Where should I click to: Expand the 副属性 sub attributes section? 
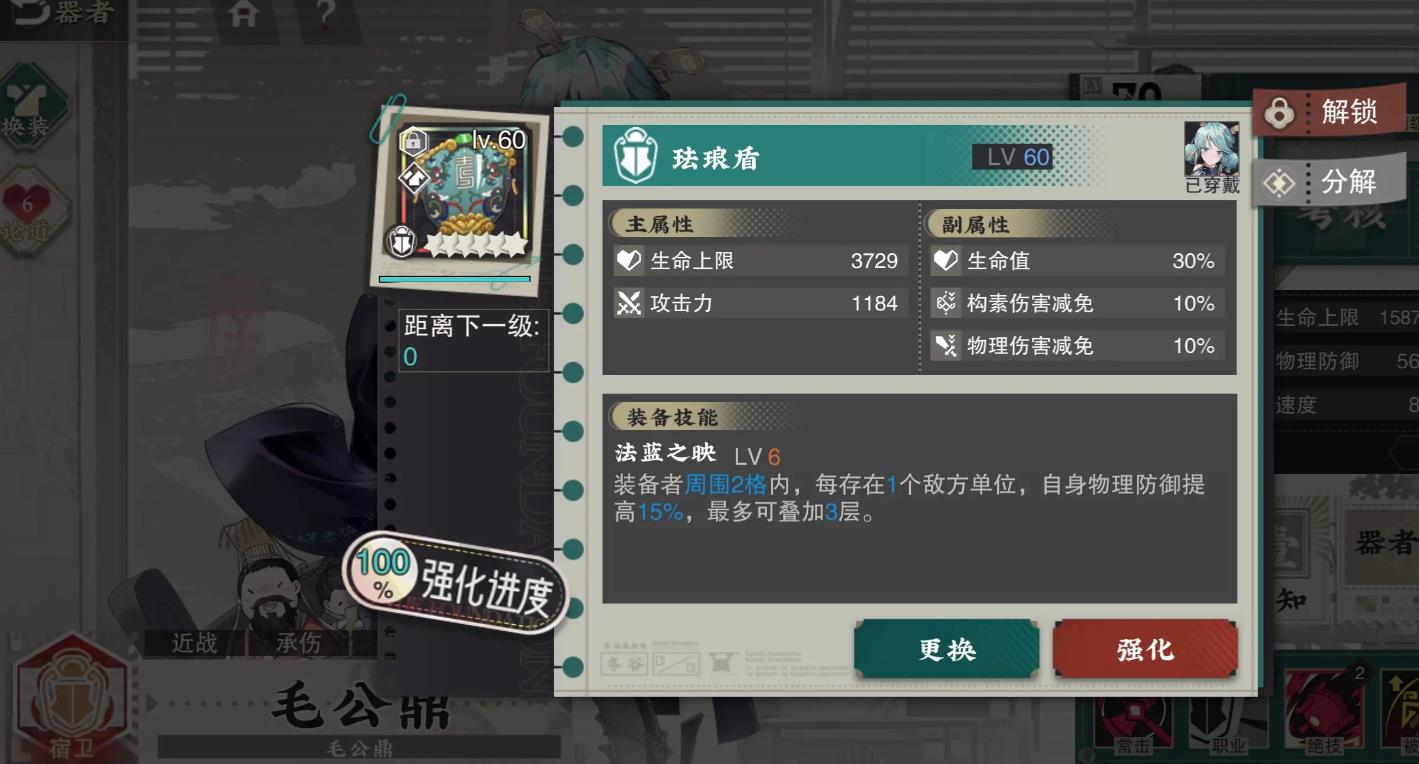tap(976, 221)
